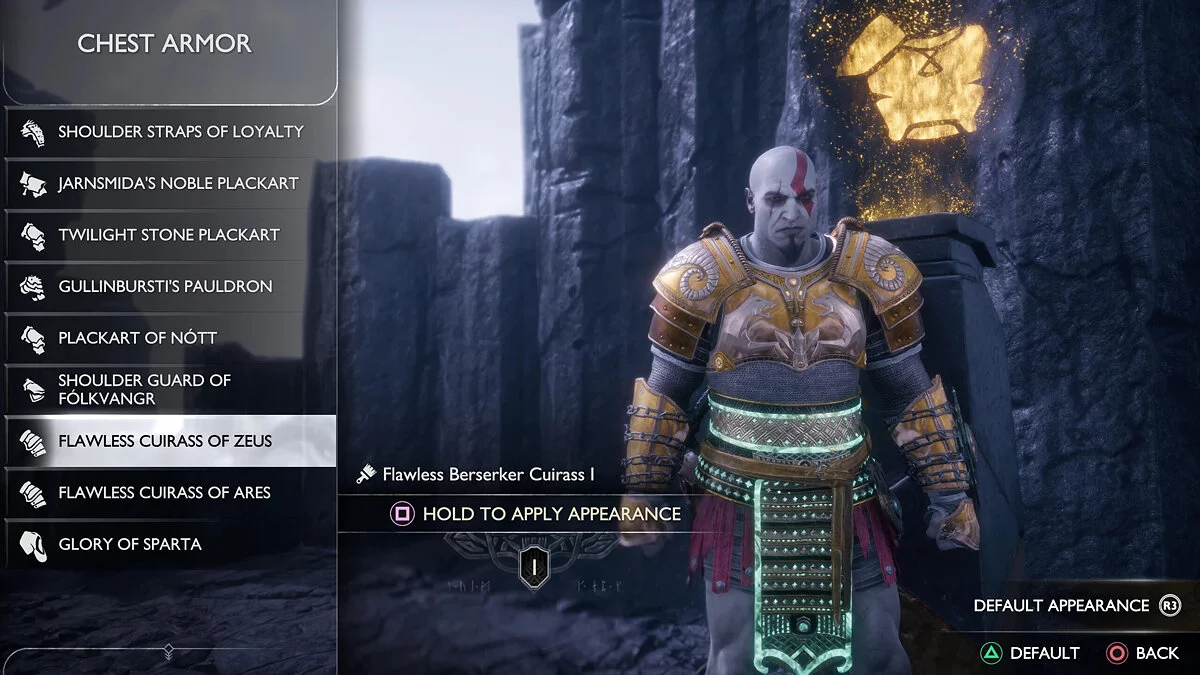Pick Gullinbursti's Pauldron from the list
The image size is (1200, 675).
[x=170, y=287]
